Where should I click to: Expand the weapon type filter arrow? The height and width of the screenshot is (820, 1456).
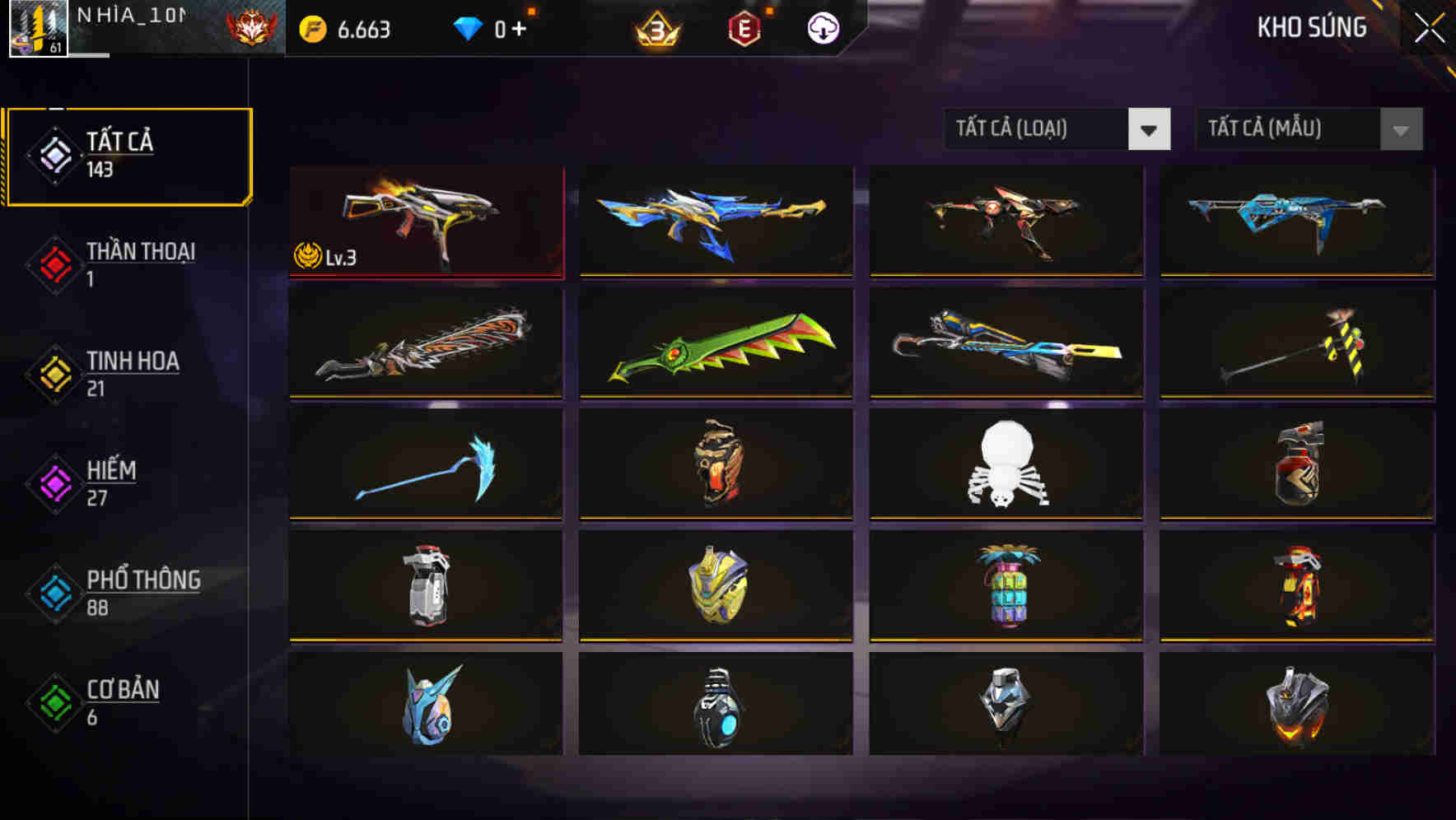(x=1151, y=129)
